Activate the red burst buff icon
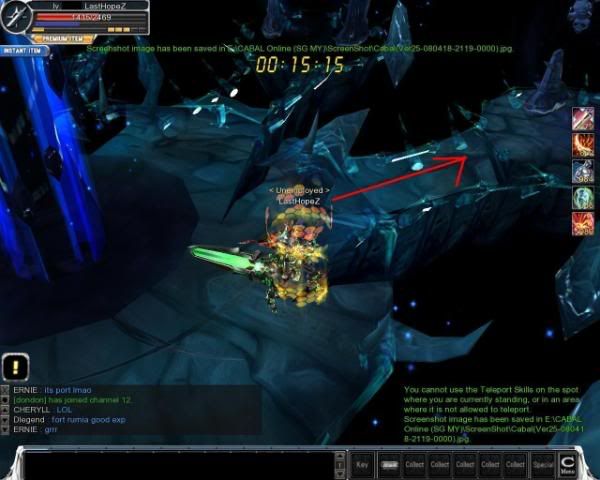The image size is (600, 480). [583, 224]
